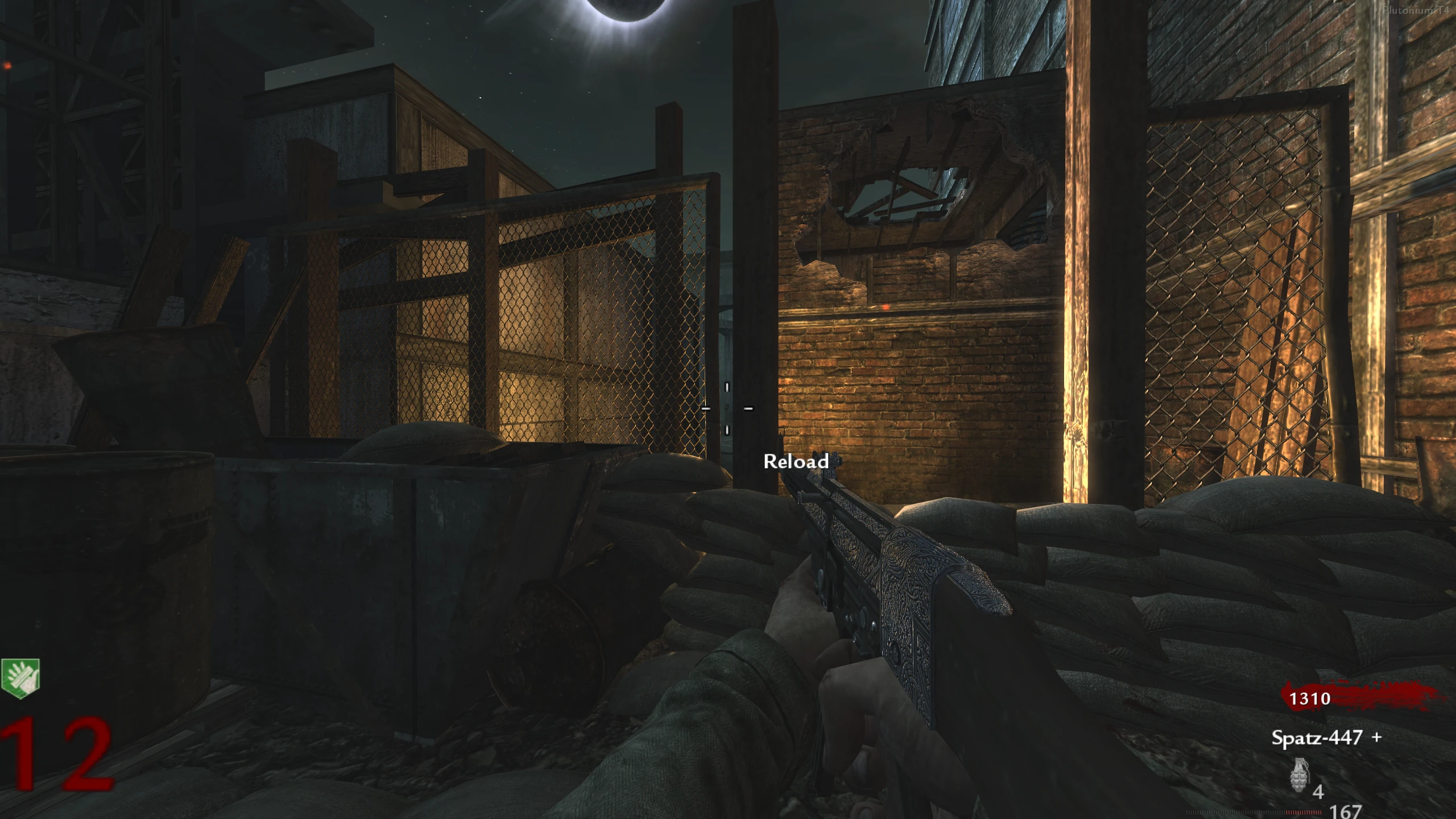
Task: Select the frag grenade icon
Action: pyautogui.click(x=1299, y=775)
